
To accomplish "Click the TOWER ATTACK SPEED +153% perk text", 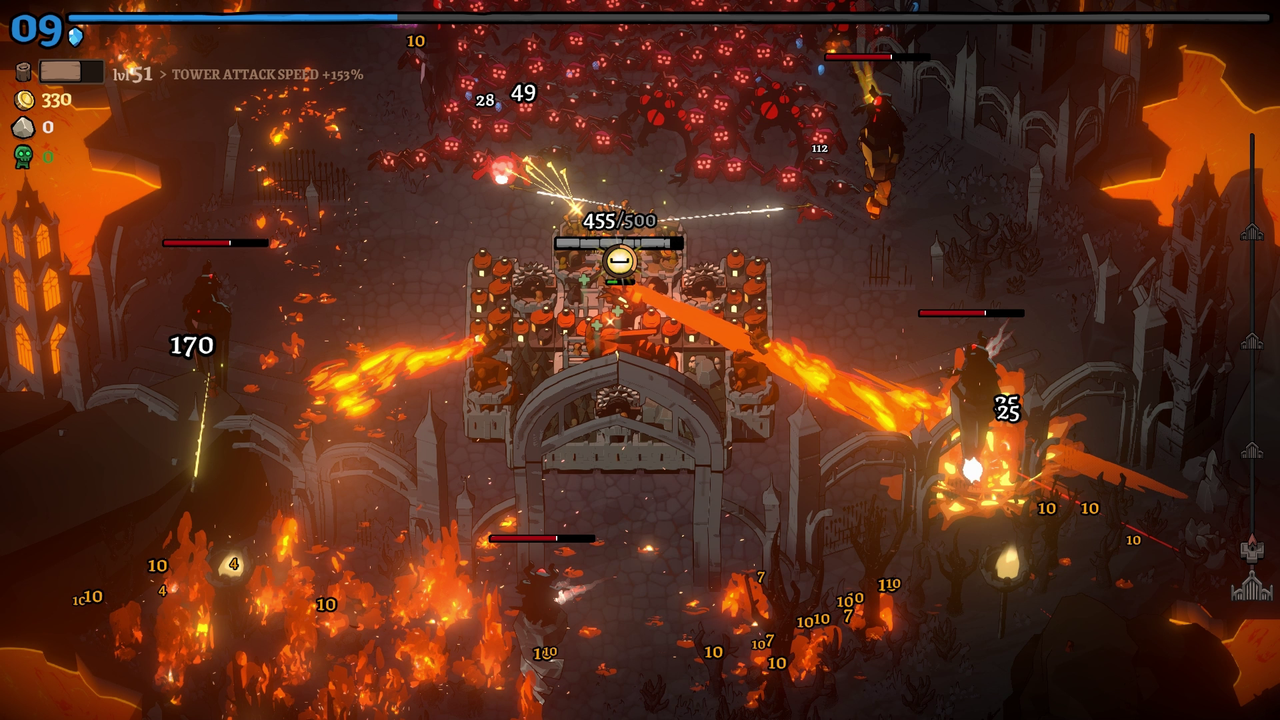I will click(x=266, y=74).
